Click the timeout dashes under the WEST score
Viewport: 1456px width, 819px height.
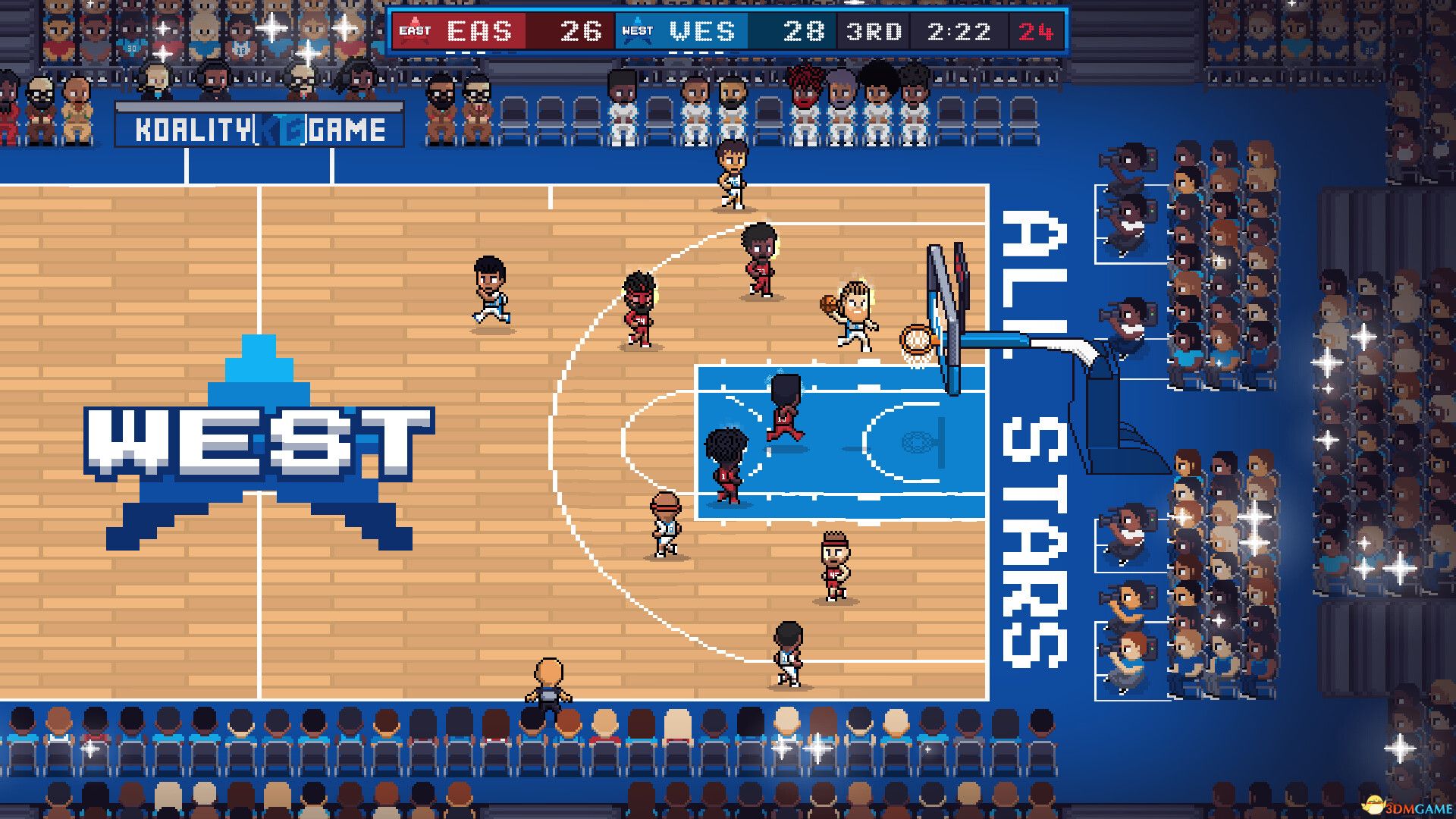696,52
